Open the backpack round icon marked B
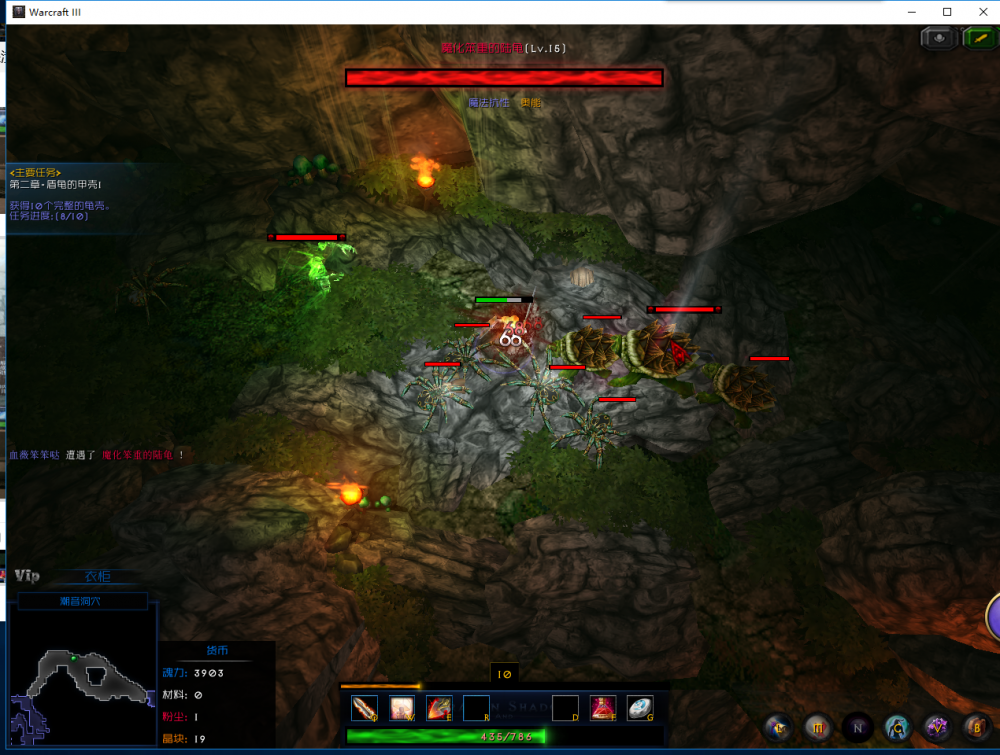The image size is (1000, 755). [x=975, y=727]
